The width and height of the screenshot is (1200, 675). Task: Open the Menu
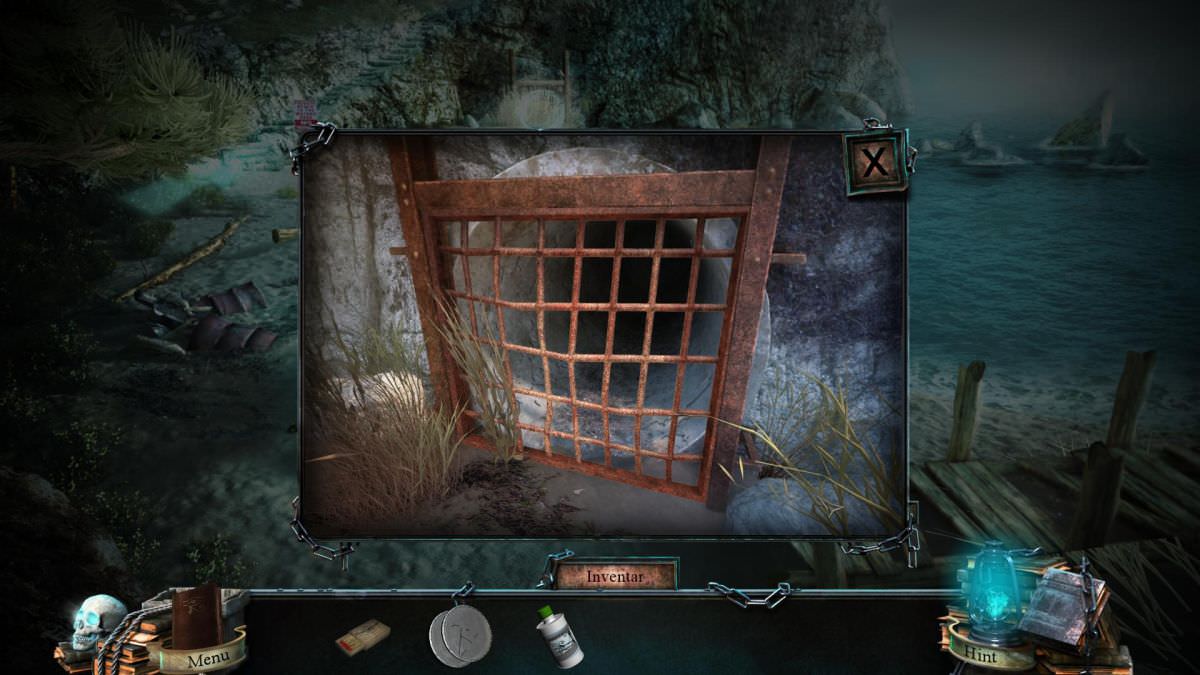[x=208, y=658]
